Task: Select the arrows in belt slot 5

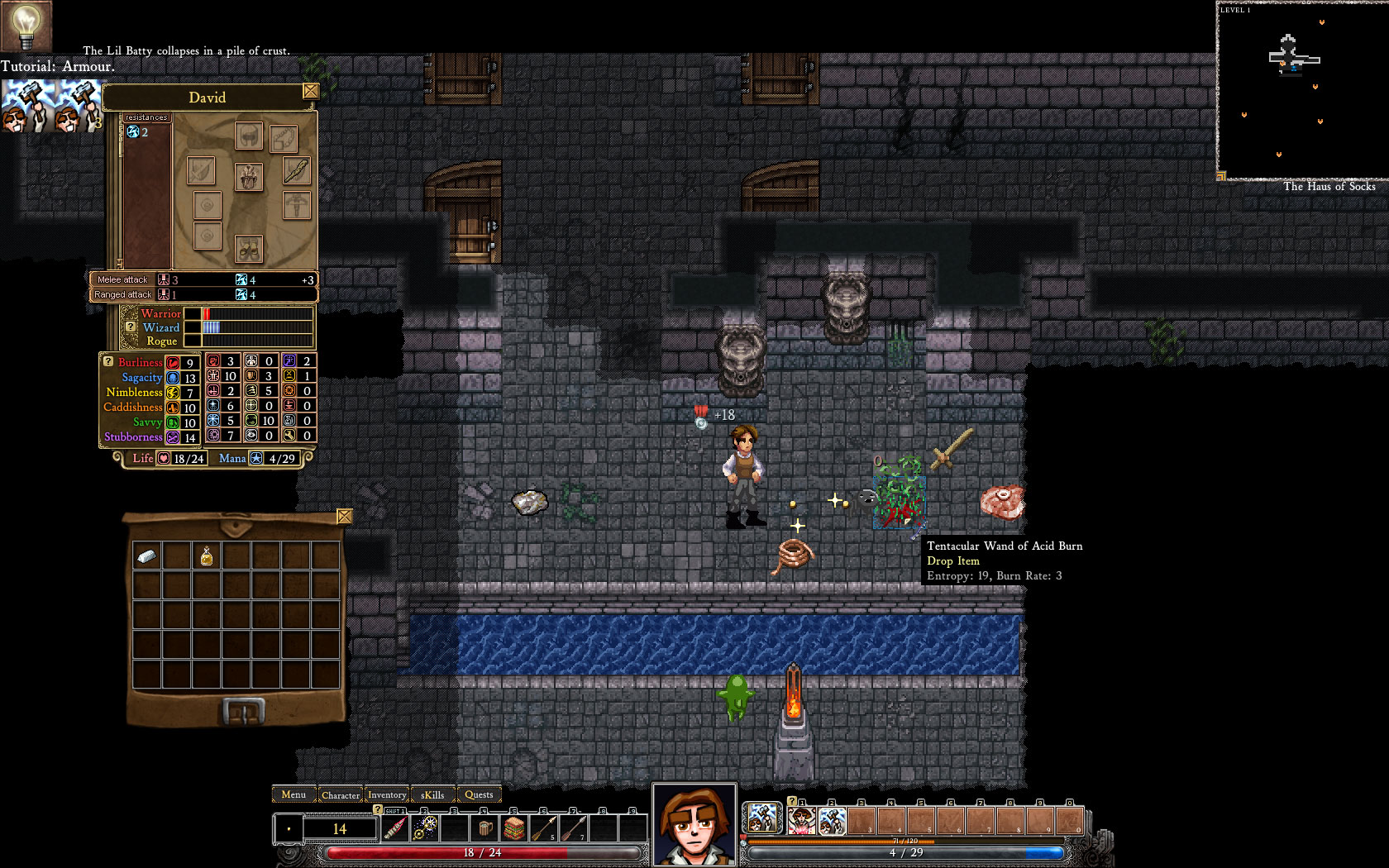Action: pos(544,827)
